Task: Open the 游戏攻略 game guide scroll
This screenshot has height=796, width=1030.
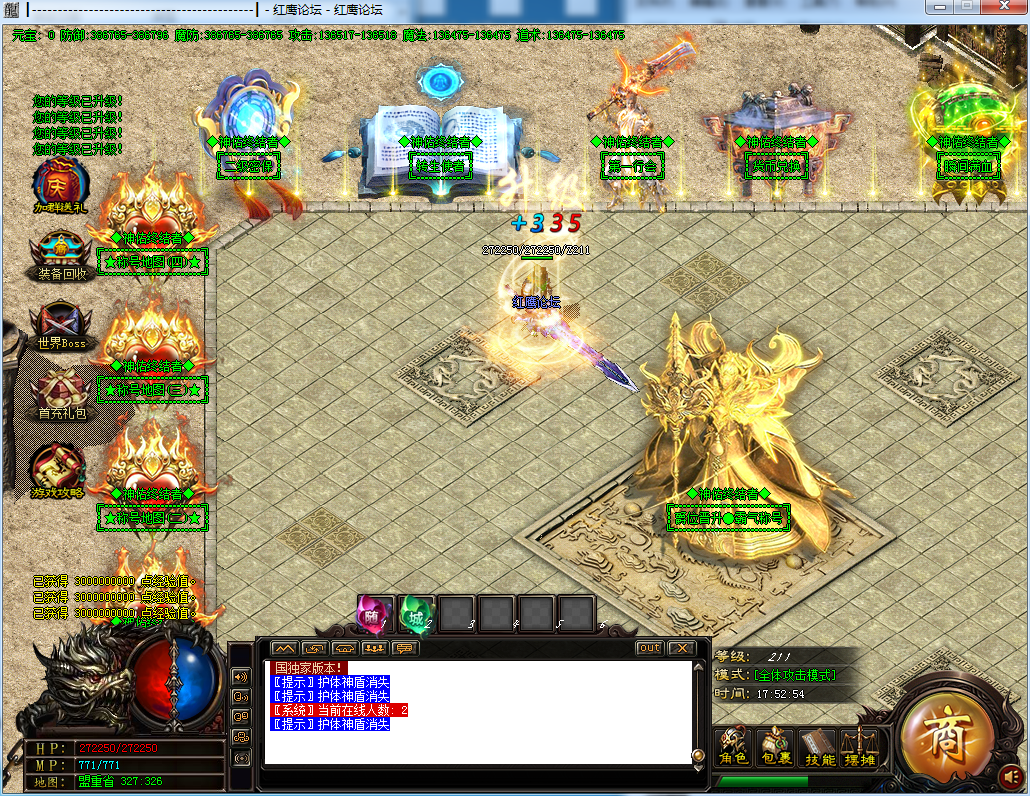Action: 61,469
